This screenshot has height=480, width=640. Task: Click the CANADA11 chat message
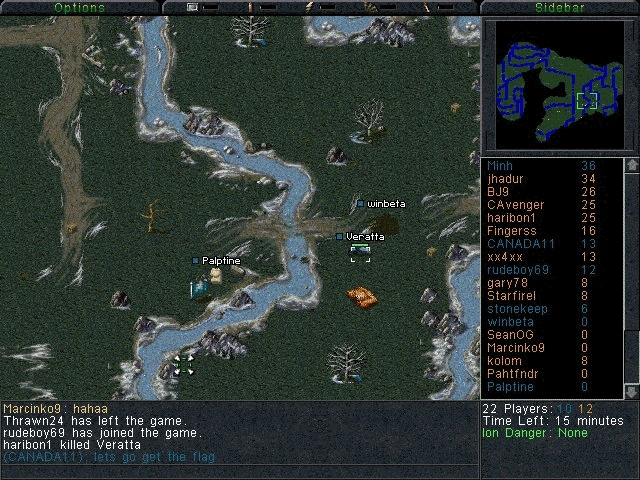(109, 457)
